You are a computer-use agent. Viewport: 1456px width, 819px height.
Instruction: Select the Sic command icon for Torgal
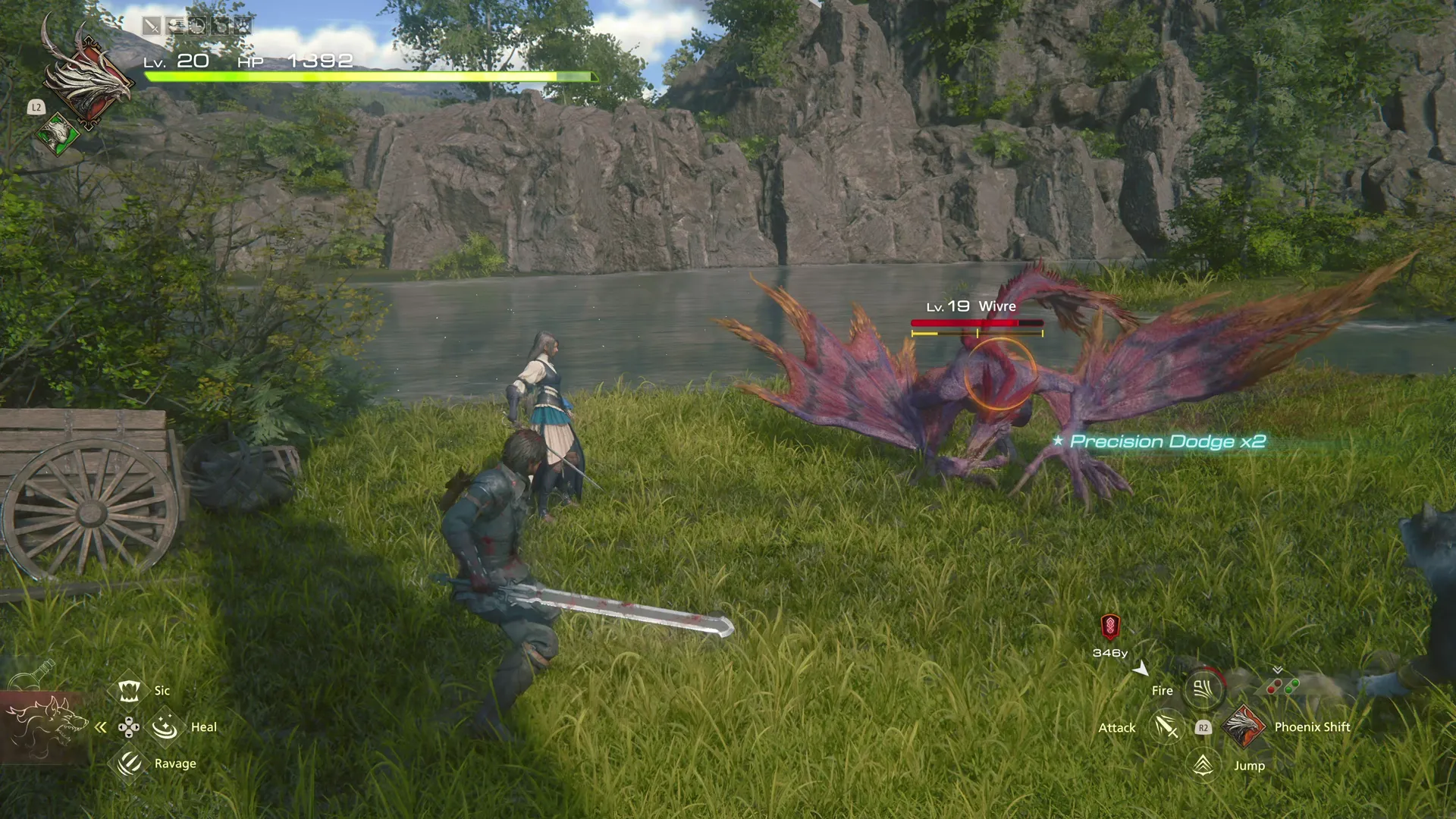point(130,690)
